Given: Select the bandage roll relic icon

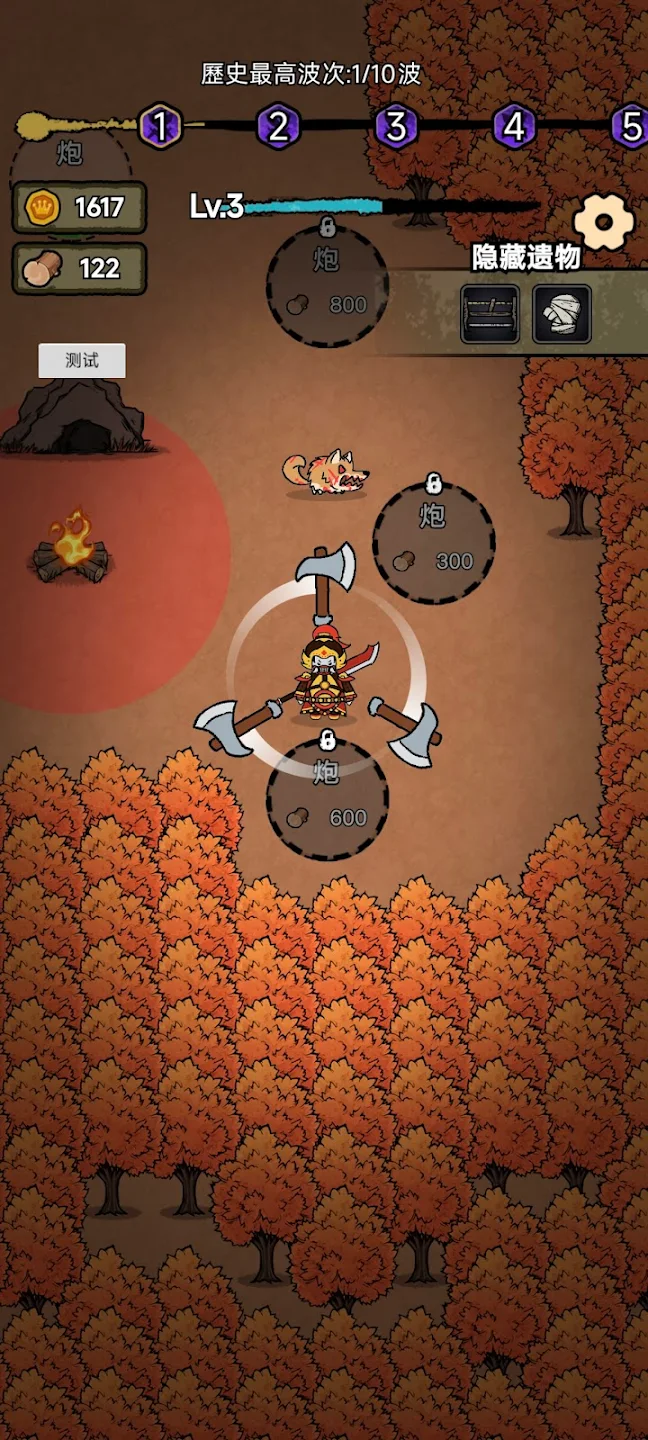Looking at the screenshot, I should click(x=561, y=314).
